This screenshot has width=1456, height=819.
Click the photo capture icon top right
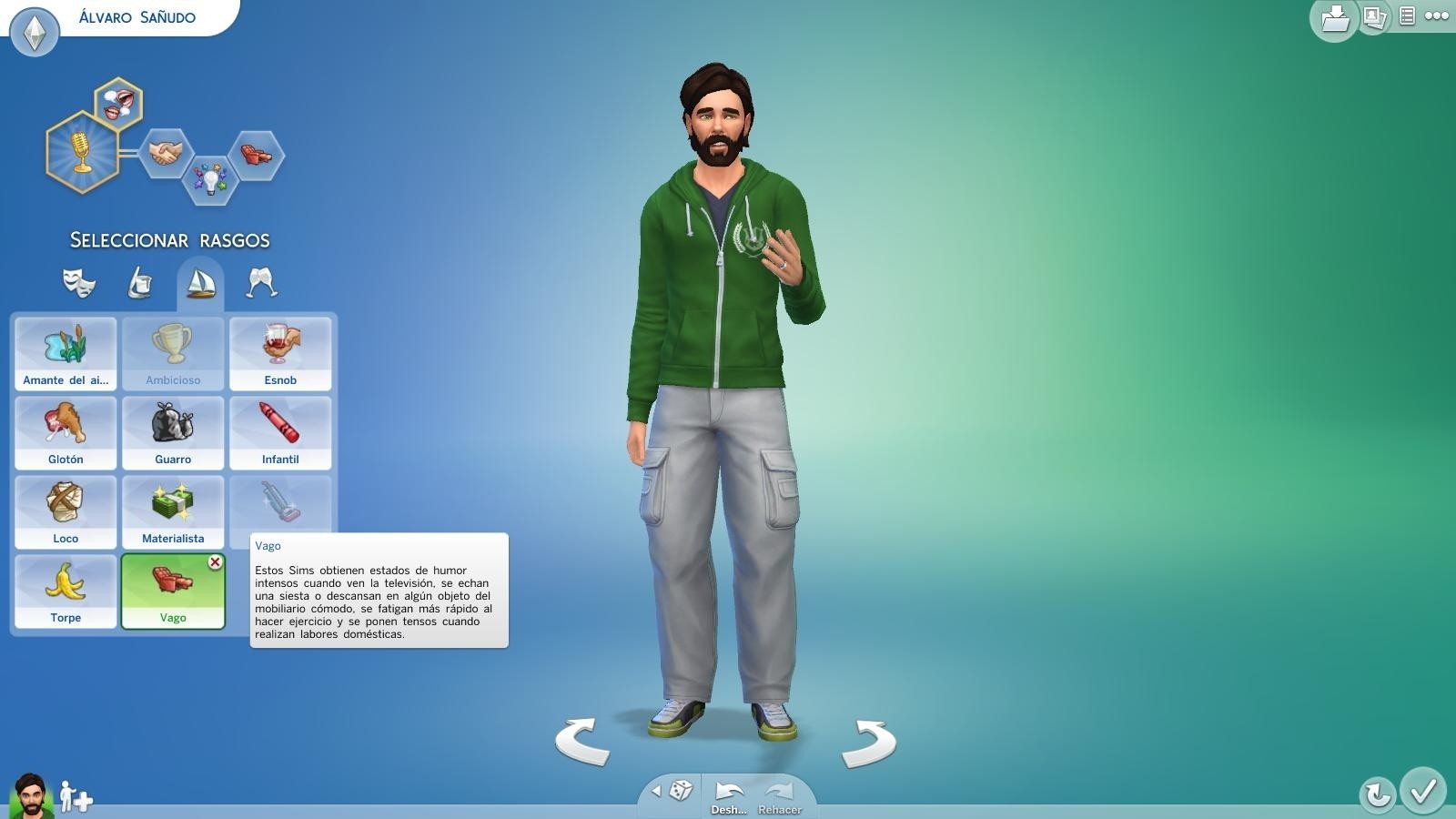(x=1374, y=16)
